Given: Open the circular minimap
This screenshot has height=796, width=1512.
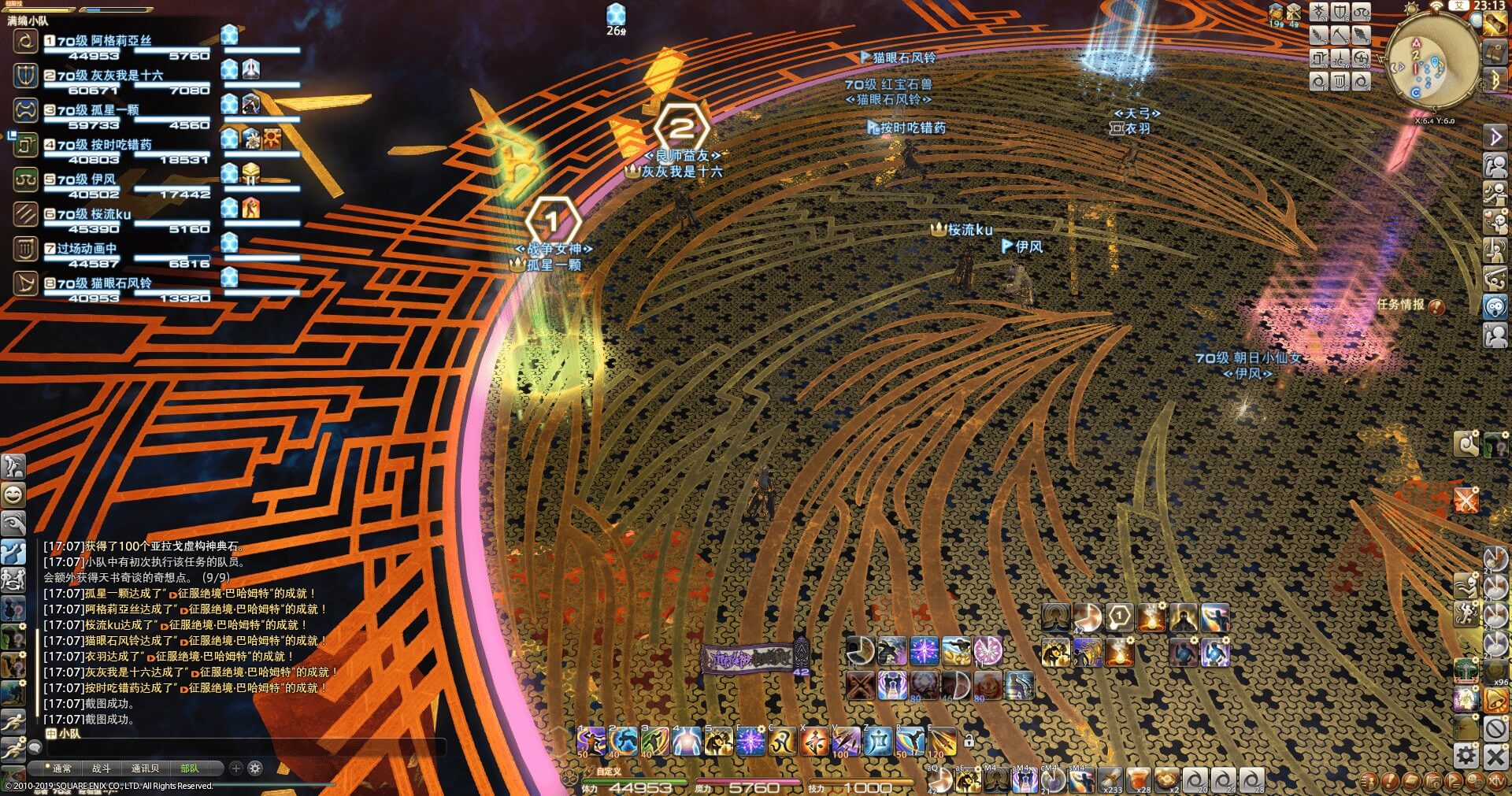Looking at the screenshot, I should click(x=1432, y=61).
